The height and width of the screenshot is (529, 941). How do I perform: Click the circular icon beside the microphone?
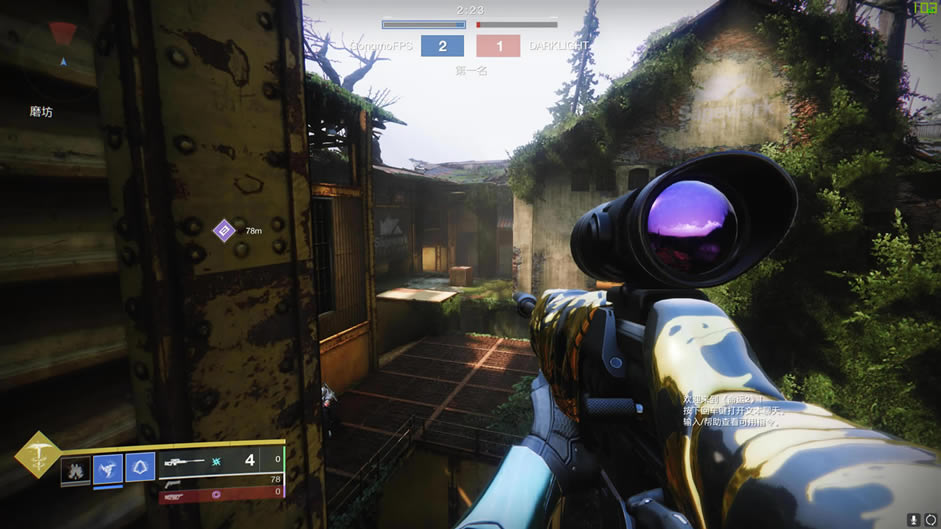pyautogui.click(x=930, y=520)
